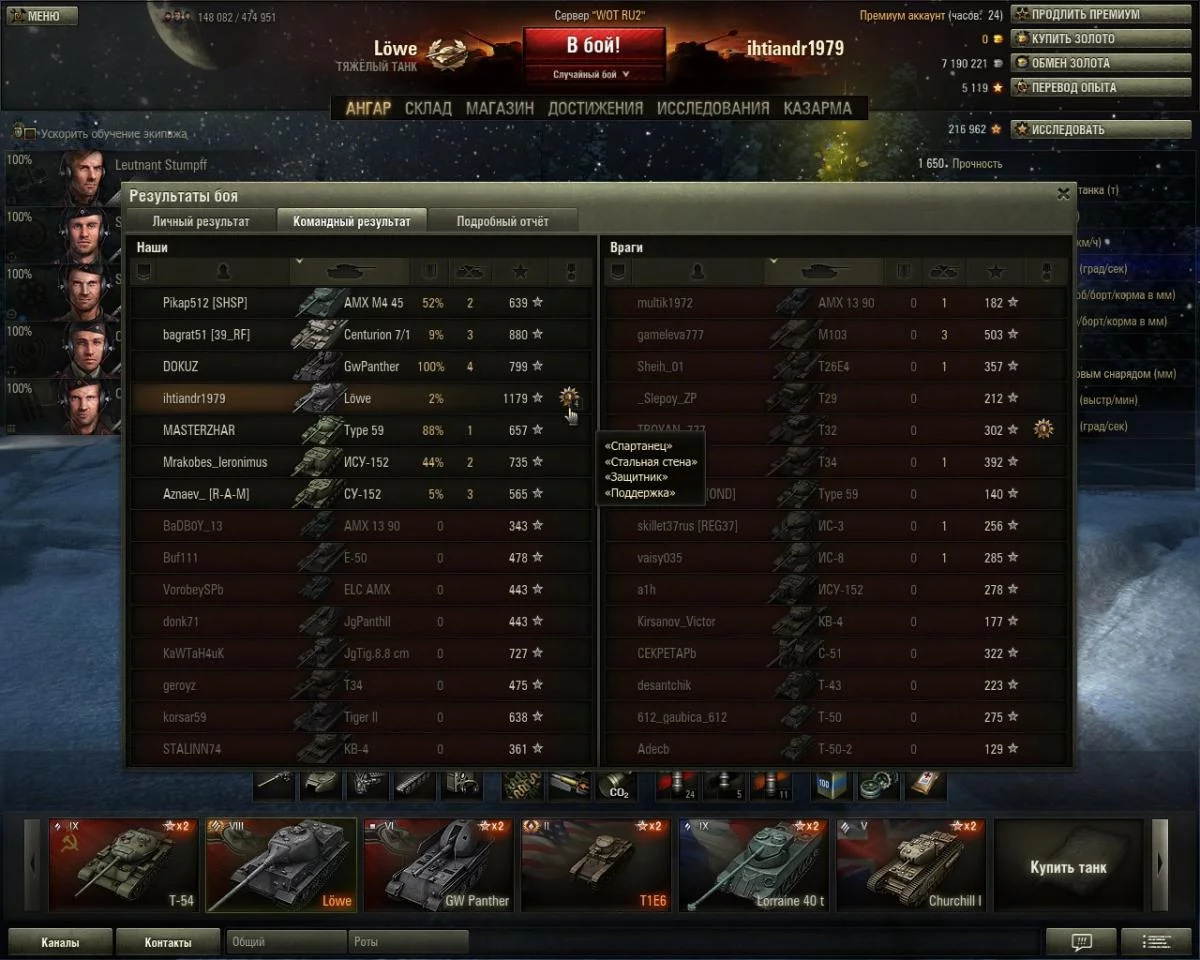Start the battle with the В бой! button
Screen dimensions: 1200x960
(594, 46)
